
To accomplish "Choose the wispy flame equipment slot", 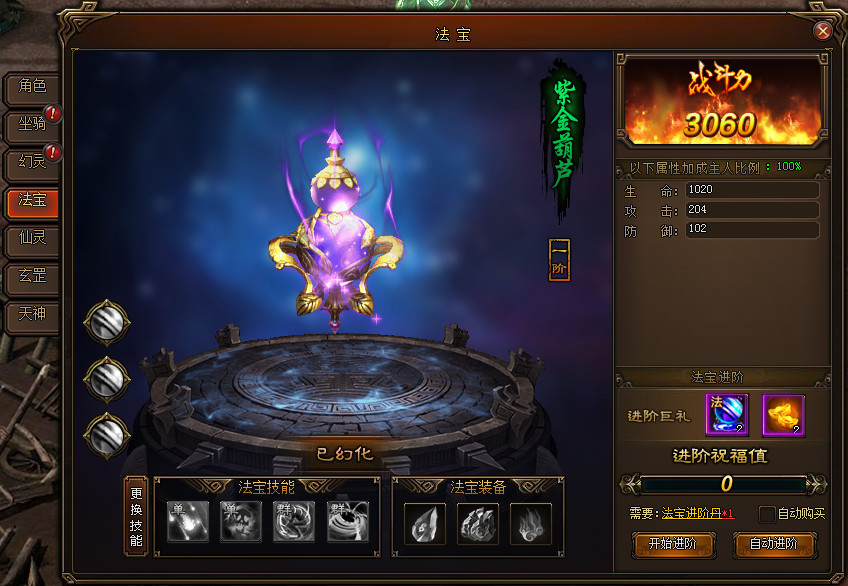I will pyautogui.click(x=531, y=522).
